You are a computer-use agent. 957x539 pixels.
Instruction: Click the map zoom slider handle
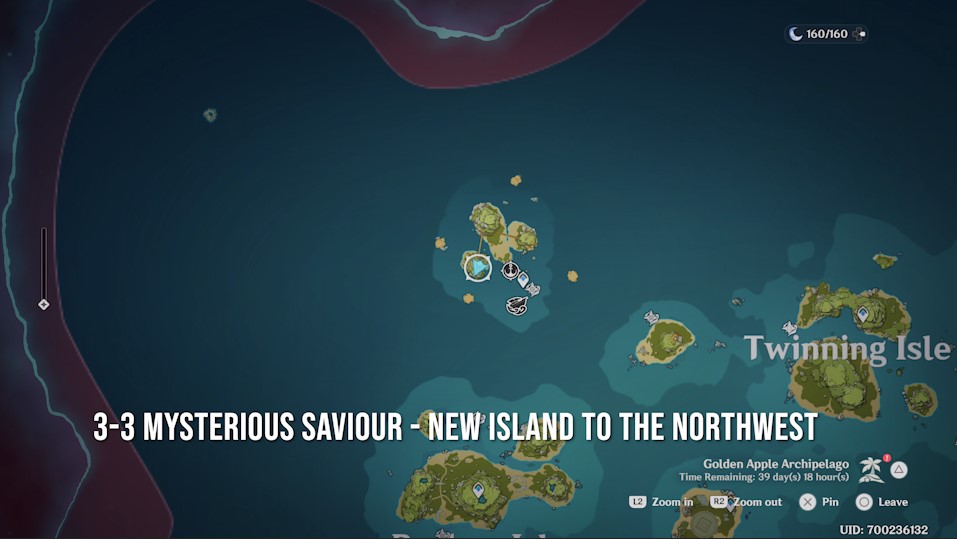click(43, 304)
